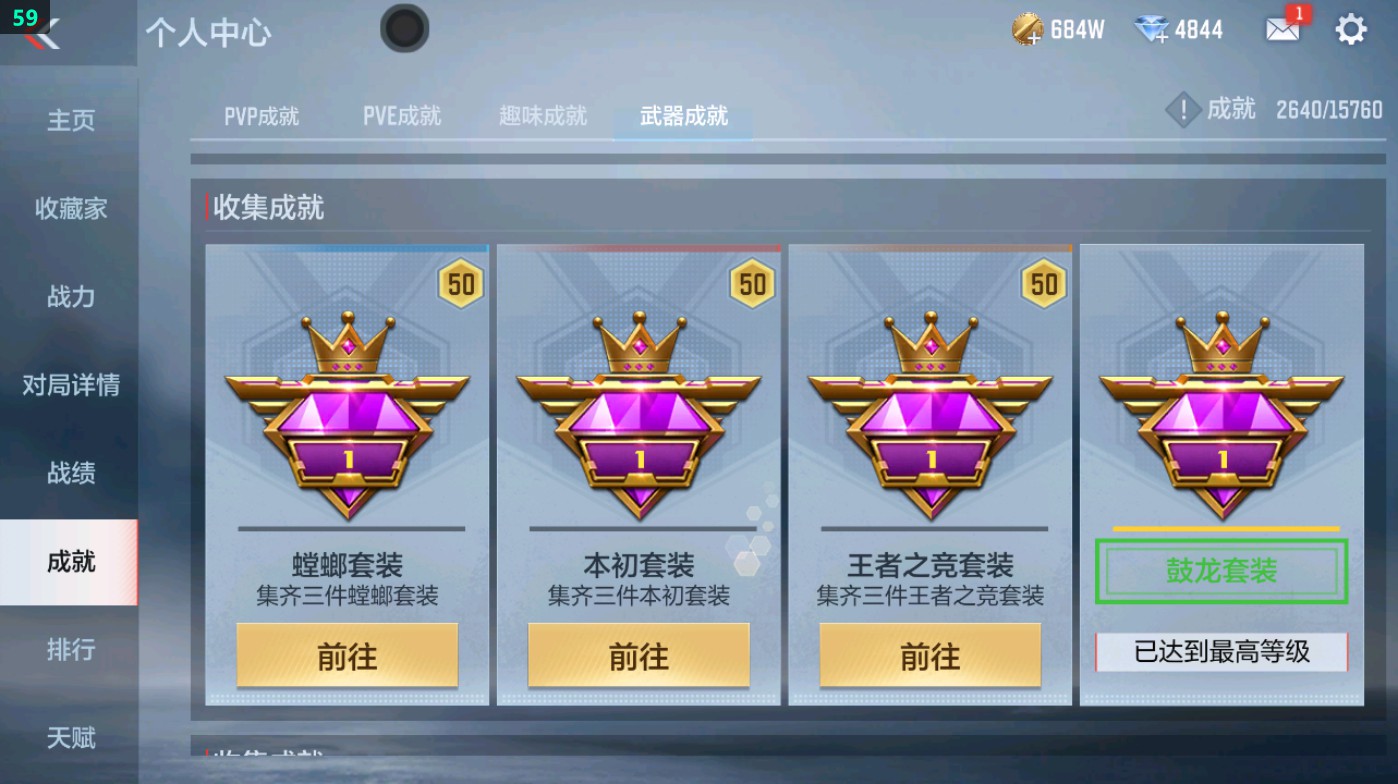Open the PVE成就 tab
1398x784 pixels.
[x=403, y=115]
